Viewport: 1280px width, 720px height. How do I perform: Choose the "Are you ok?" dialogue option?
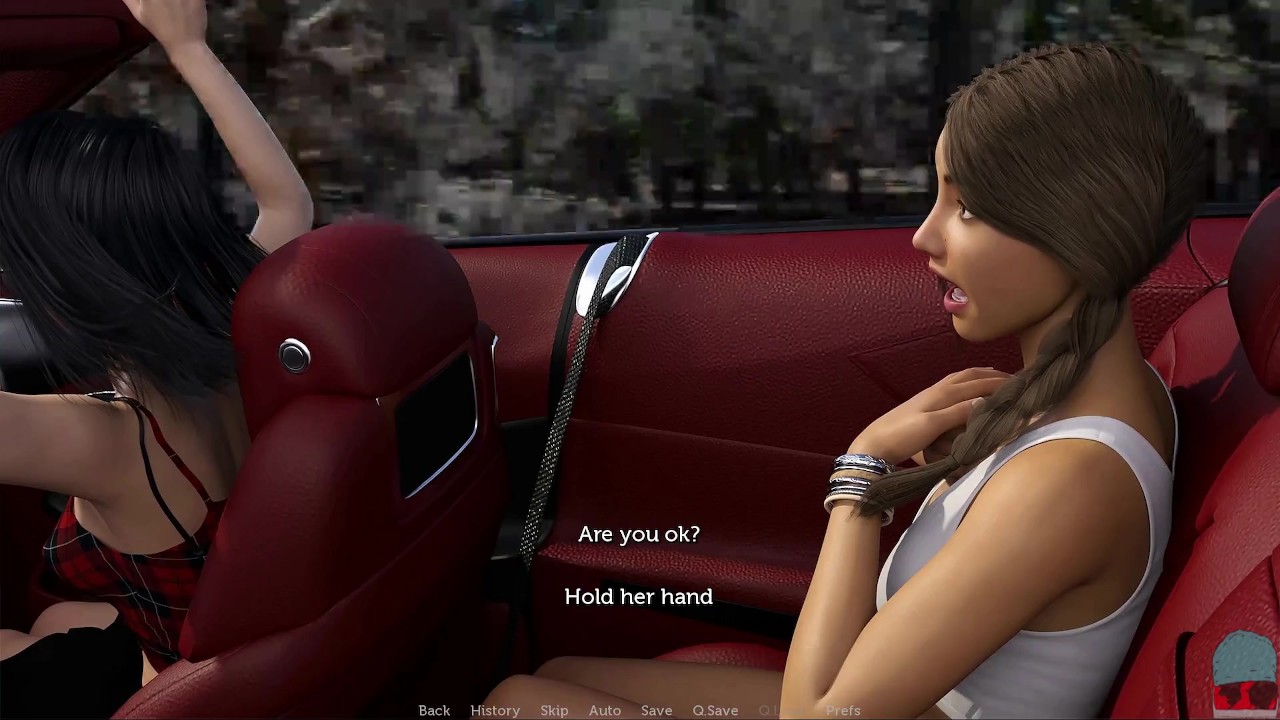[638, 534]
